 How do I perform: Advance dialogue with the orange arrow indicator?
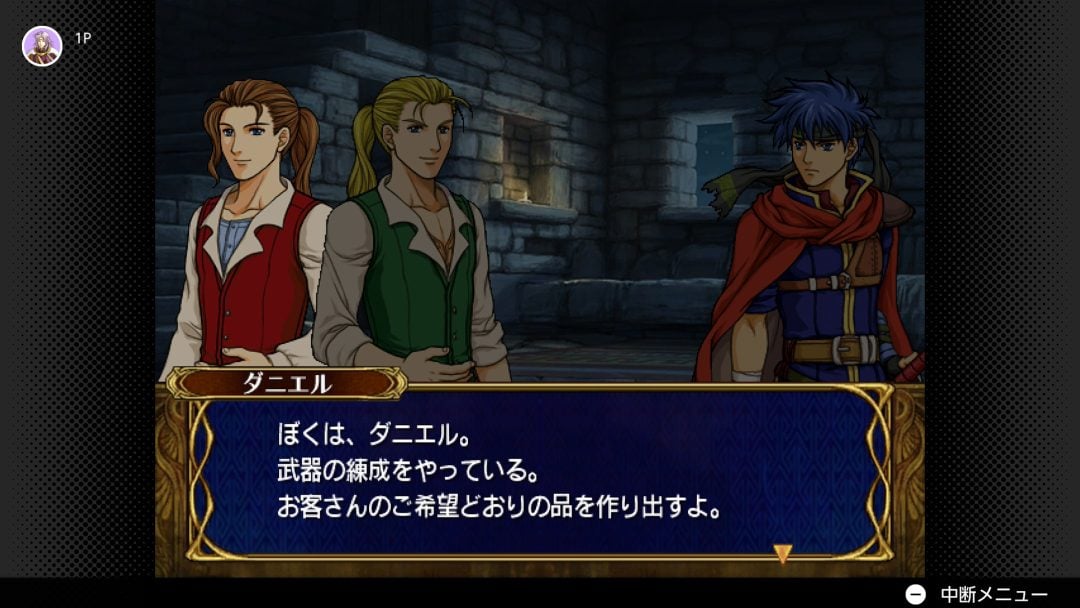click(783, 553)
